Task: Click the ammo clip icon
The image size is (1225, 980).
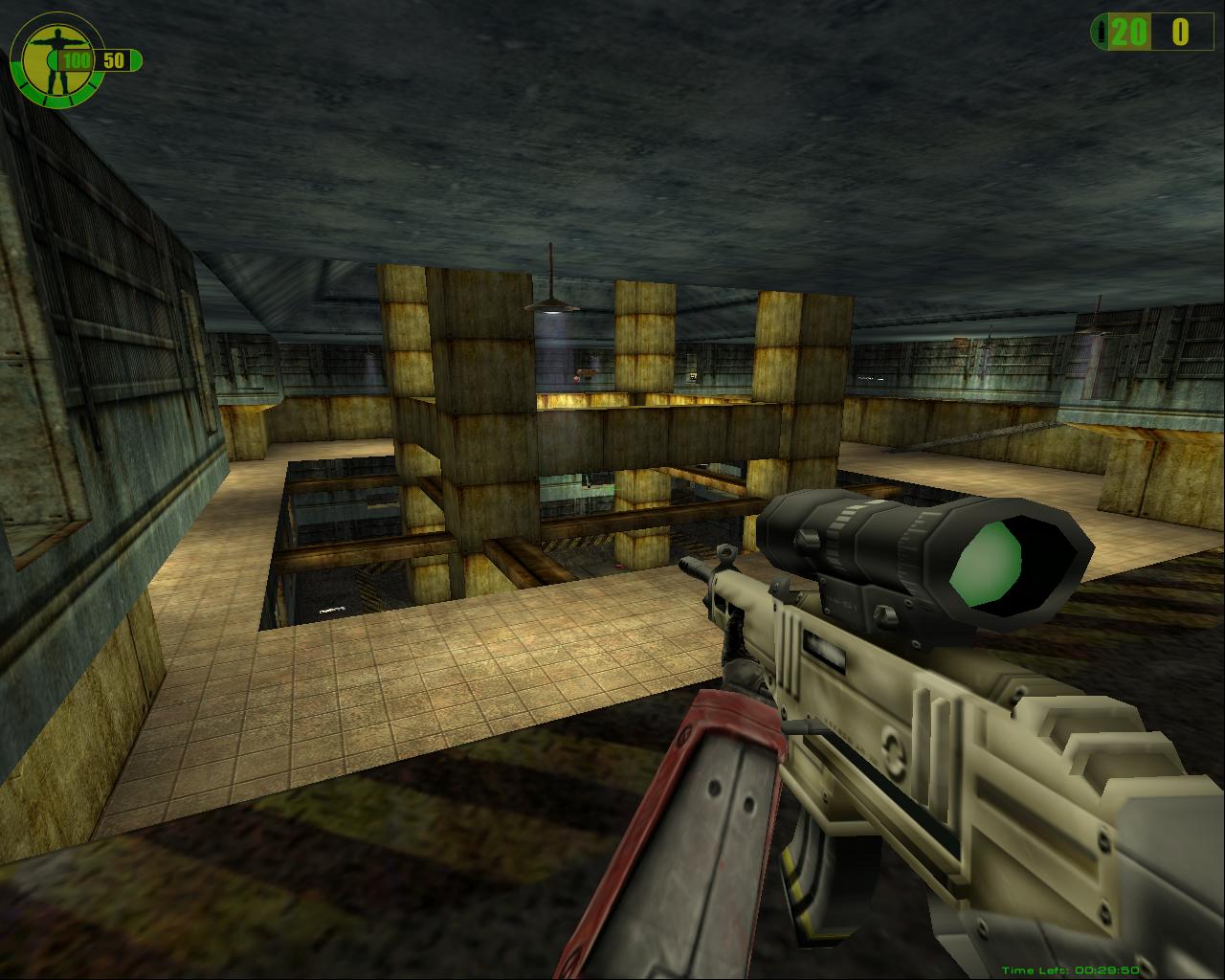Action: coord(1103,32)
